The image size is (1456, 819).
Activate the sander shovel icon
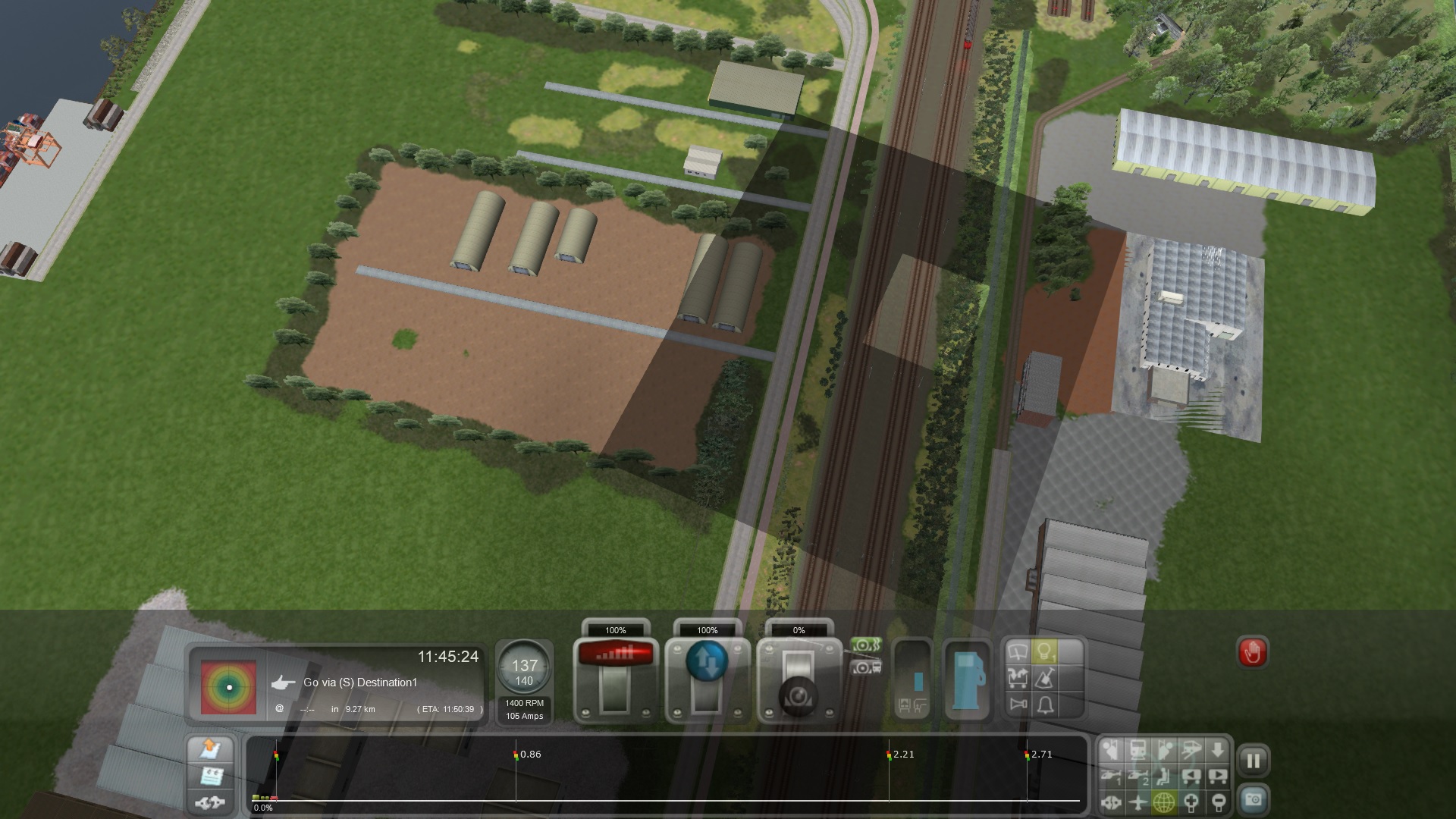pos(1044,678)
